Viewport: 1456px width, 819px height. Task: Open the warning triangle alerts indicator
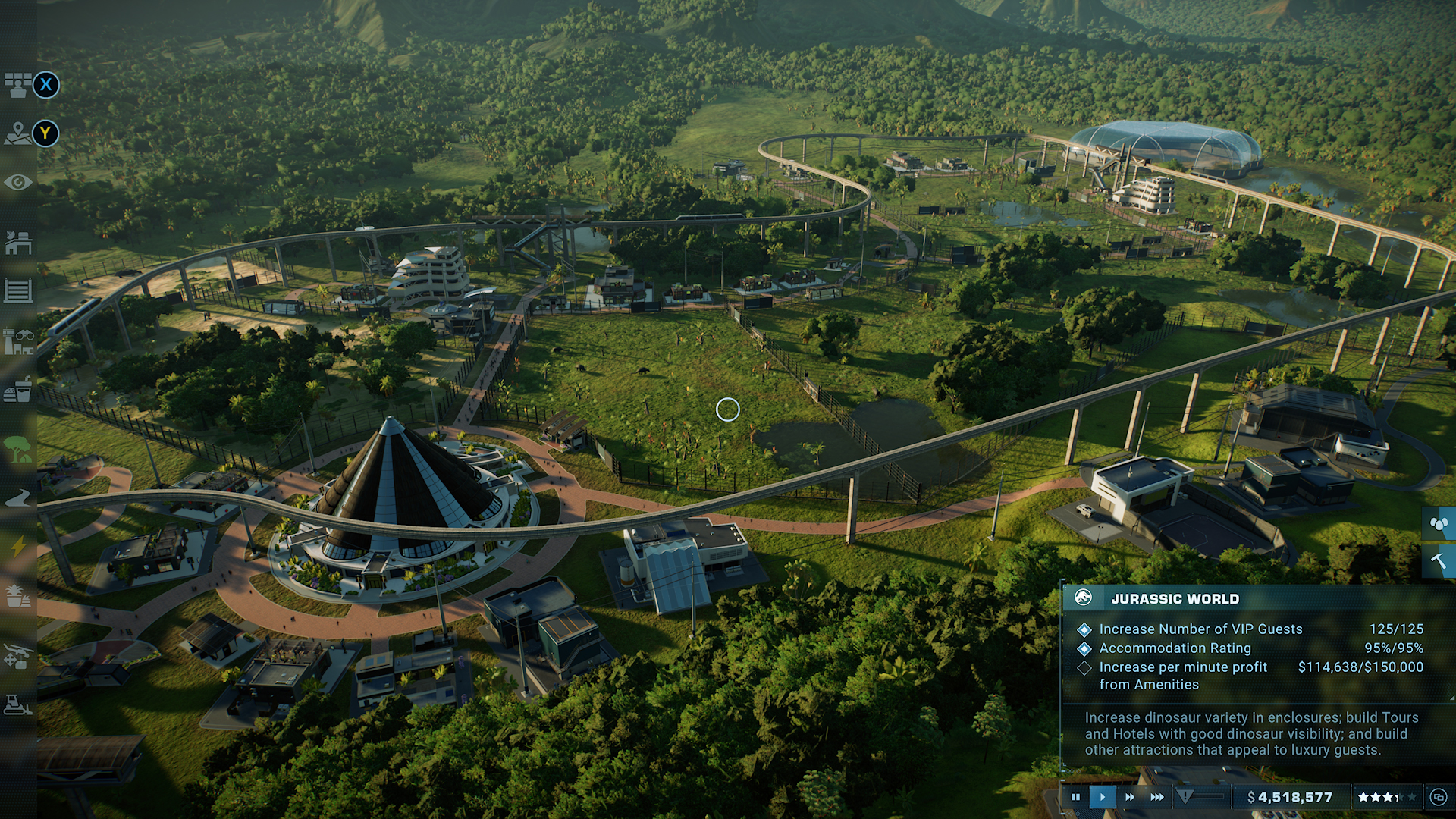[1185, 796]
